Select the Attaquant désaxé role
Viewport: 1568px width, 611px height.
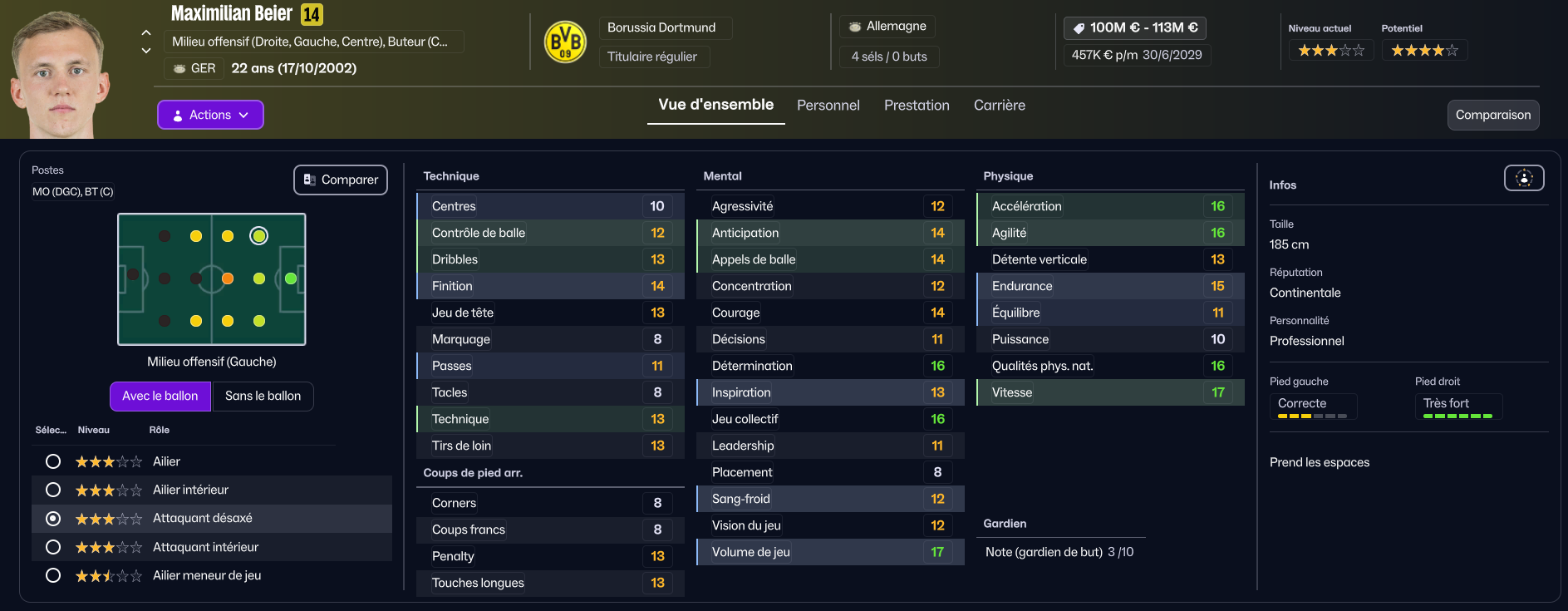53,519
